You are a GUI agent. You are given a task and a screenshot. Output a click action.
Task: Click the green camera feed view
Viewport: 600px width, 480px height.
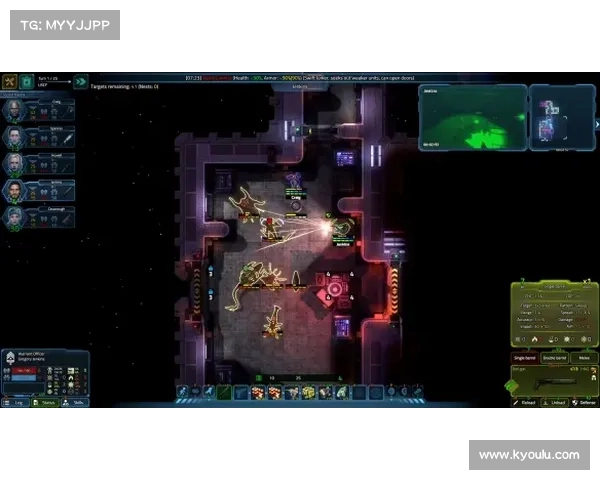pyautogui.click(x=472, y=118)
